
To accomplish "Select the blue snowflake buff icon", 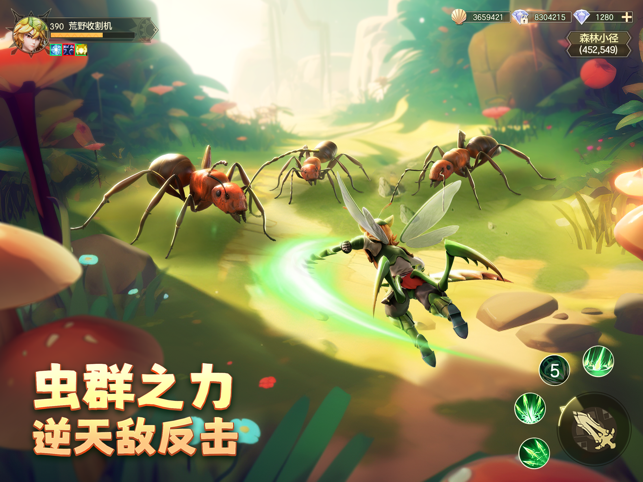I will tap(57, 49).
